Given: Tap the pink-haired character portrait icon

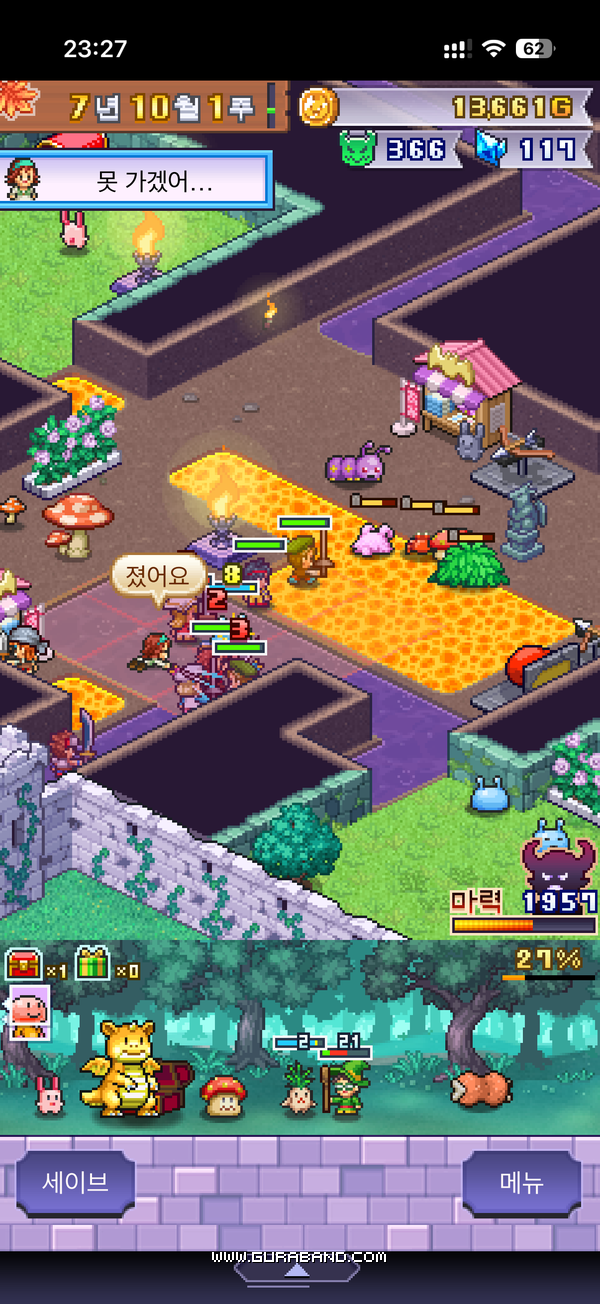Looking at the screenshot, I should 25,1012.
